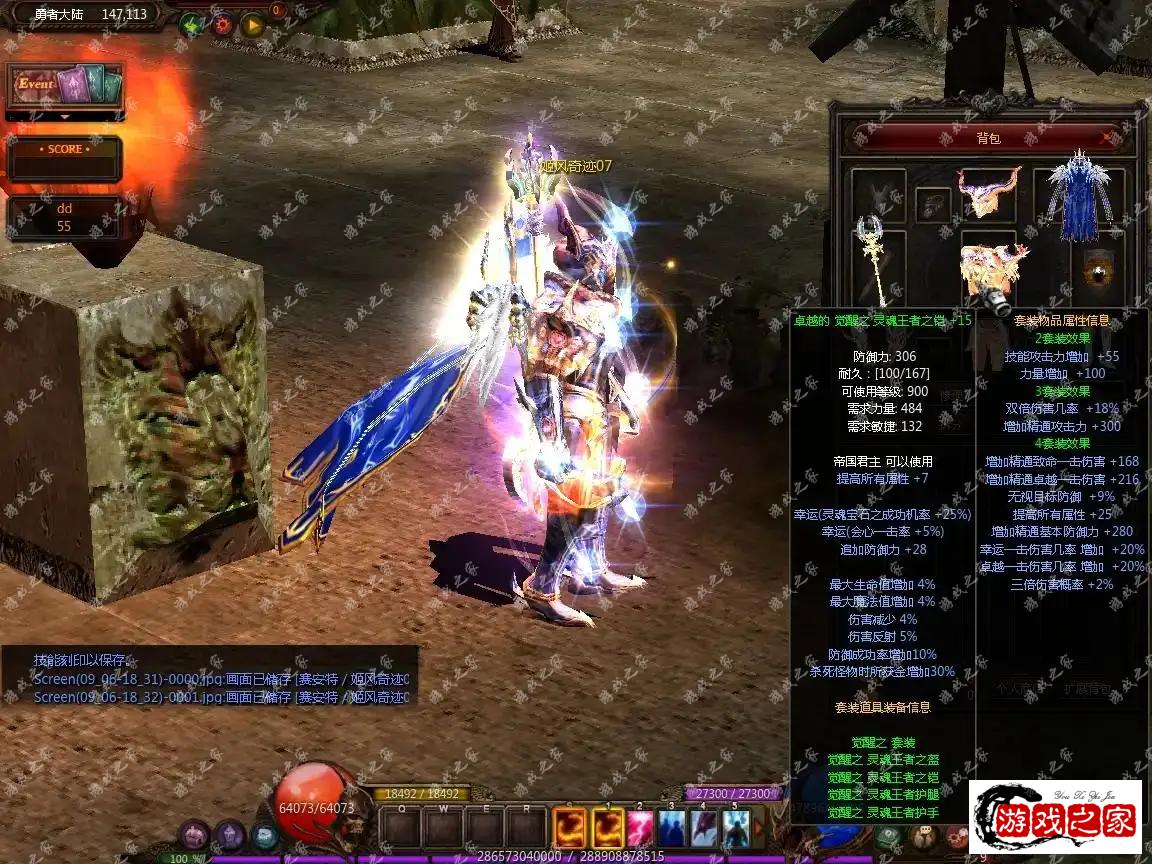Use the blue figures skill in slot 3
This screenshot has height=864, width=1152.
672,829
